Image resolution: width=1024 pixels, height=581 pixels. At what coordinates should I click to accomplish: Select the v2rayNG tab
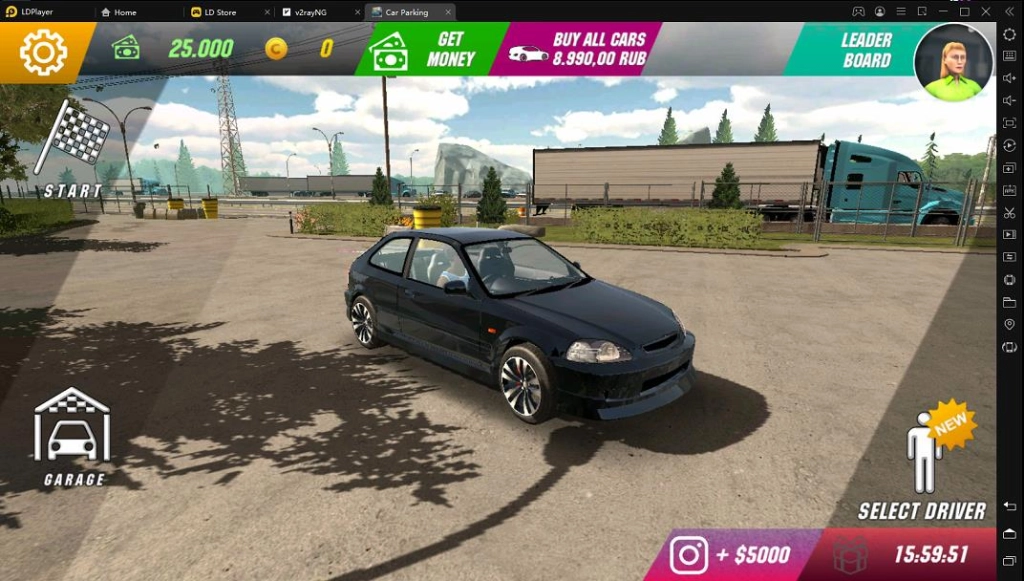310,12
